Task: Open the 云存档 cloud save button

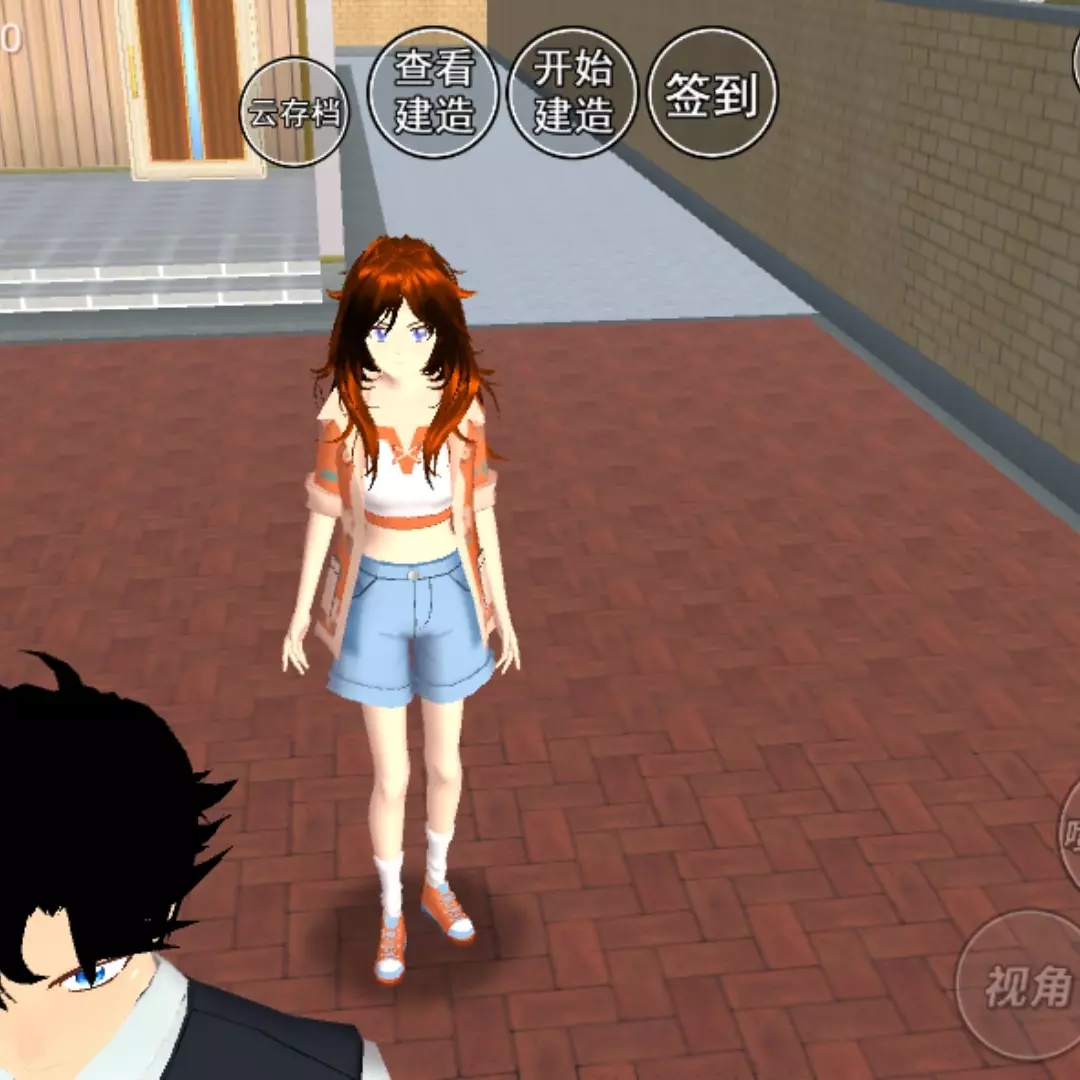Action: click(293, 112)
